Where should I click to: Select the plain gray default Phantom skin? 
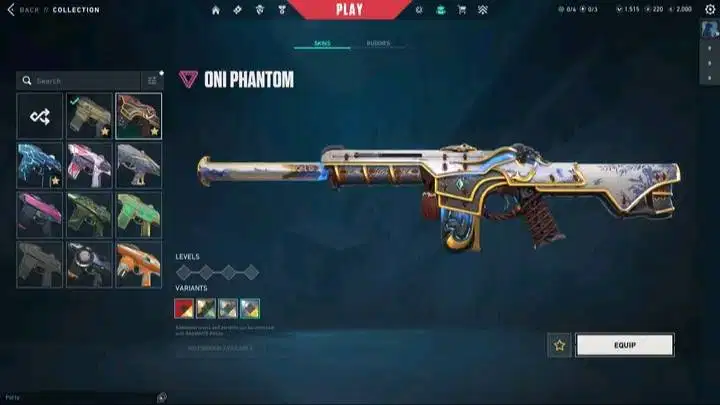39,264
